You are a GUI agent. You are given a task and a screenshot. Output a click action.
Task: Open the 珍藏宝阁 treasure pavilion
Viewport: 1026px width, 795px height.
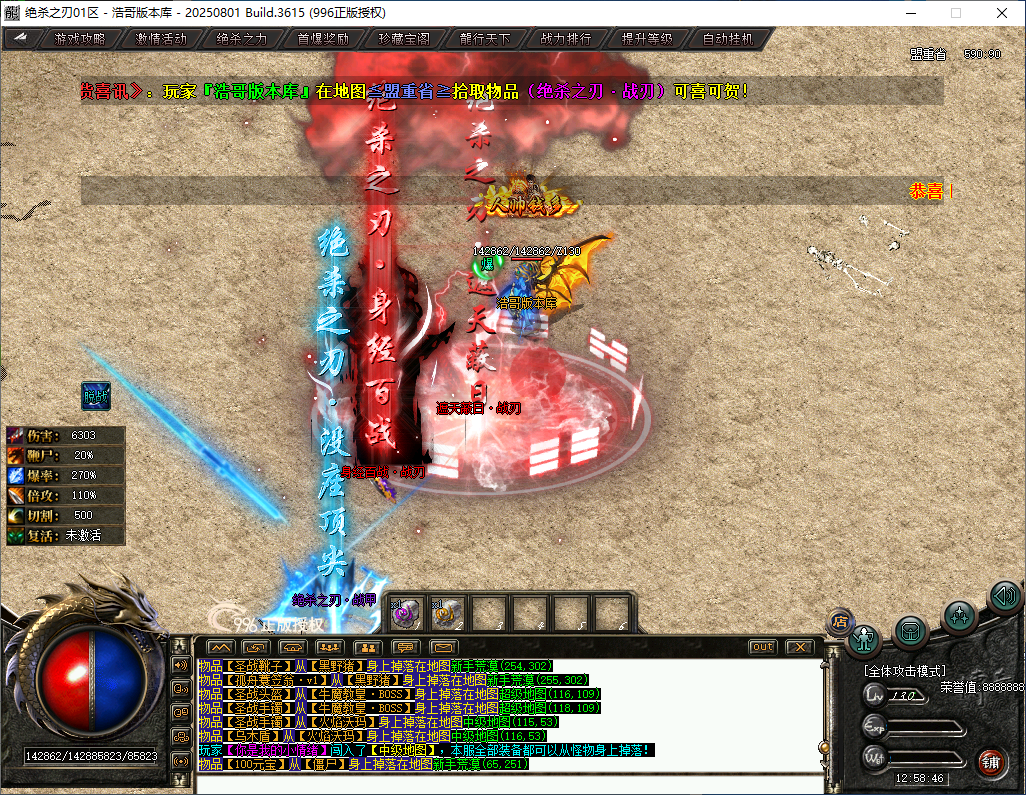(x=404, y=39)
